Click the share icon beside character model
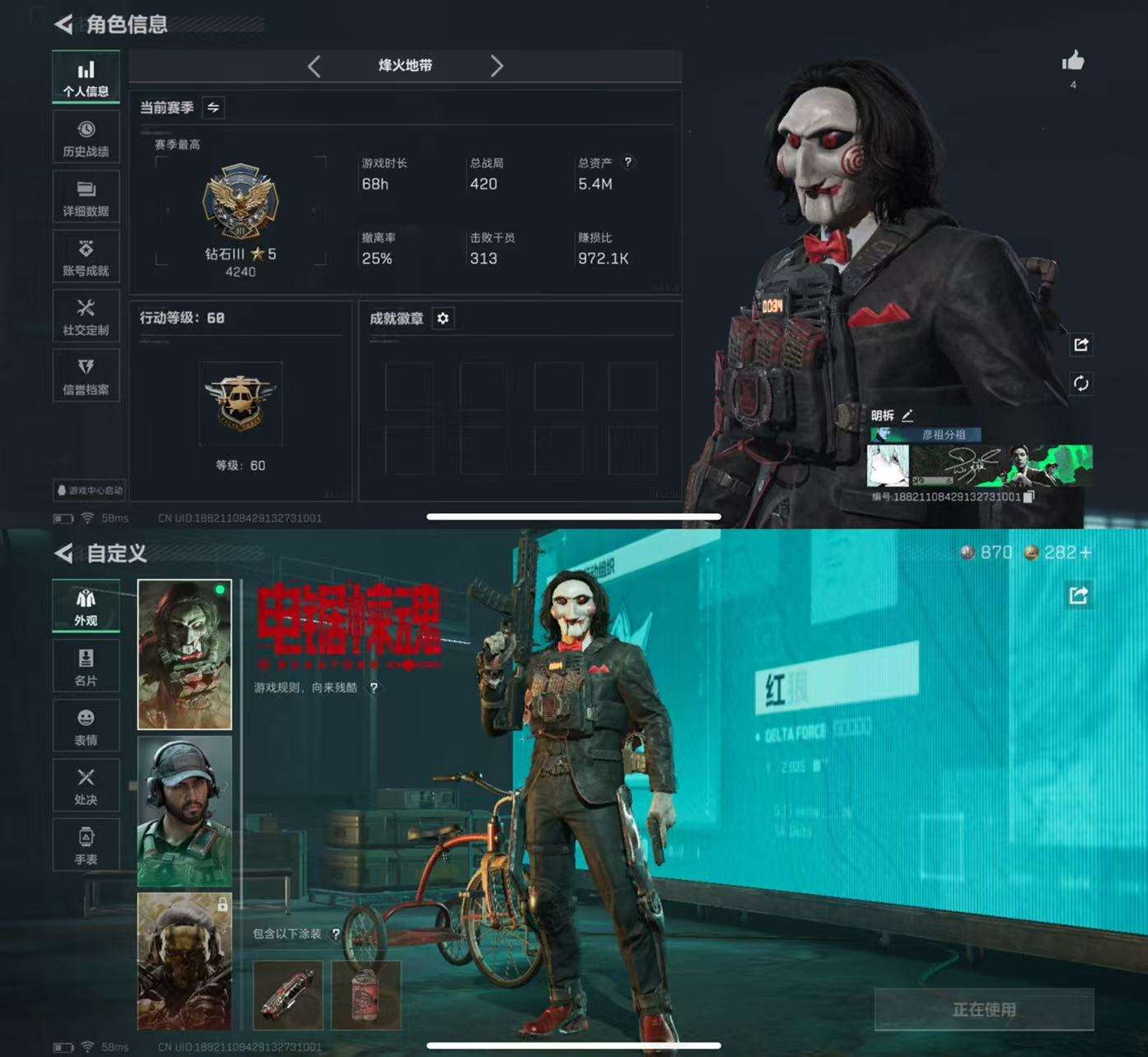1148x1057 pixels. tap(1082, 345)
